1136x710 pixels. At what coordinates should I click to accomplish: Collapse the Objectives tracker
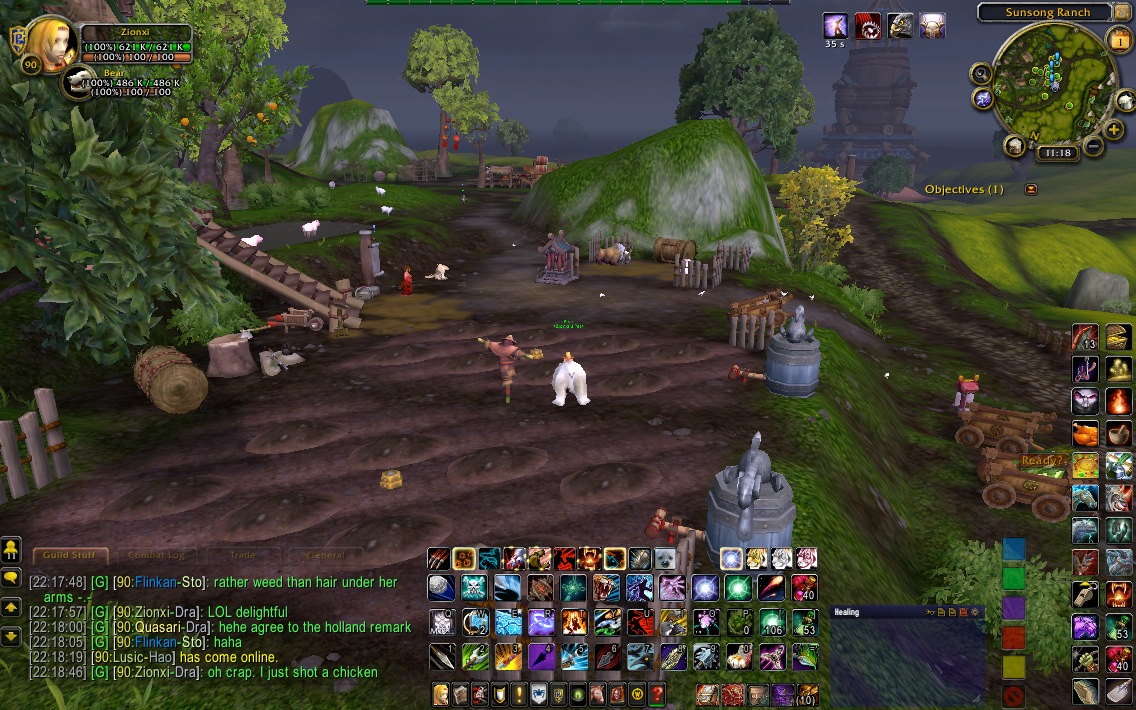[x=1031, y=189]
